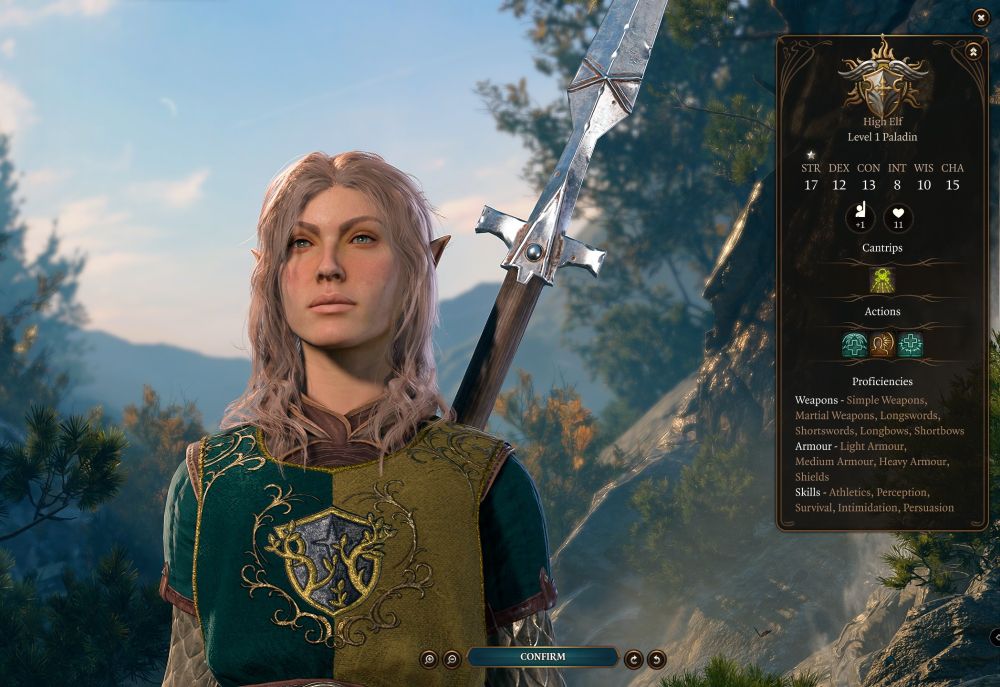Show the +1 initiative bonus badge
1000x687 pixels.
coord(860,217)
